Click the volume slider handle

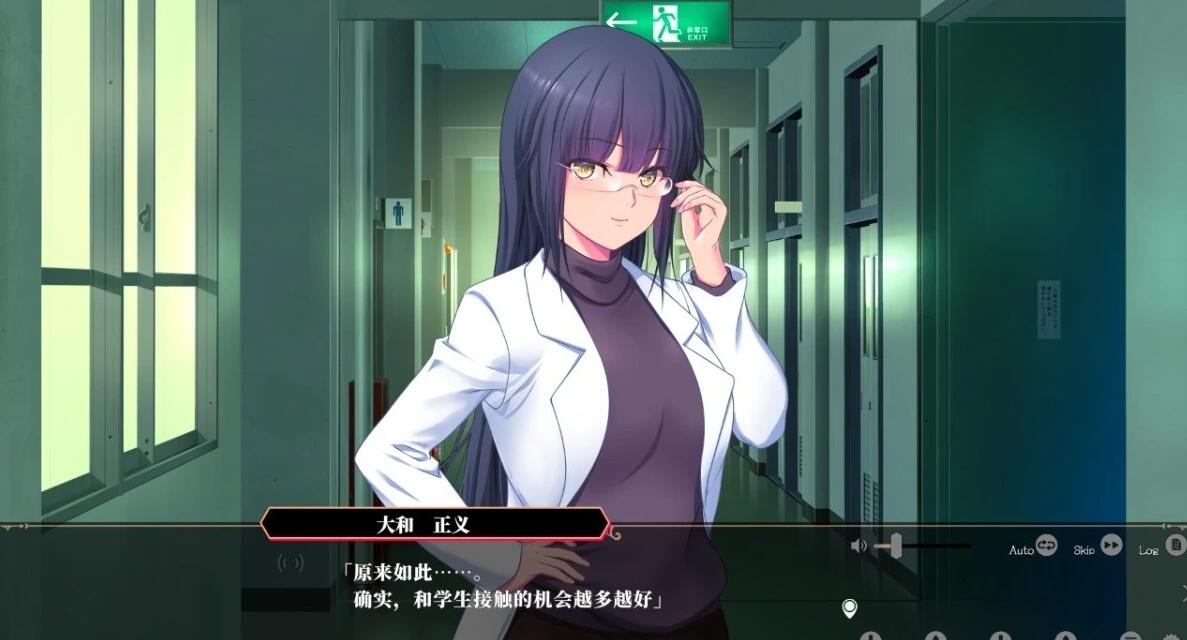click(895, 546)
